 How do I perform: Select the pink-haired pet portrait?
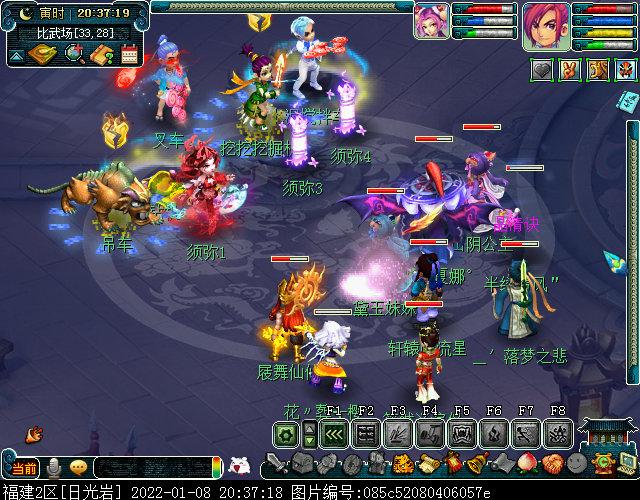[431, 20]
